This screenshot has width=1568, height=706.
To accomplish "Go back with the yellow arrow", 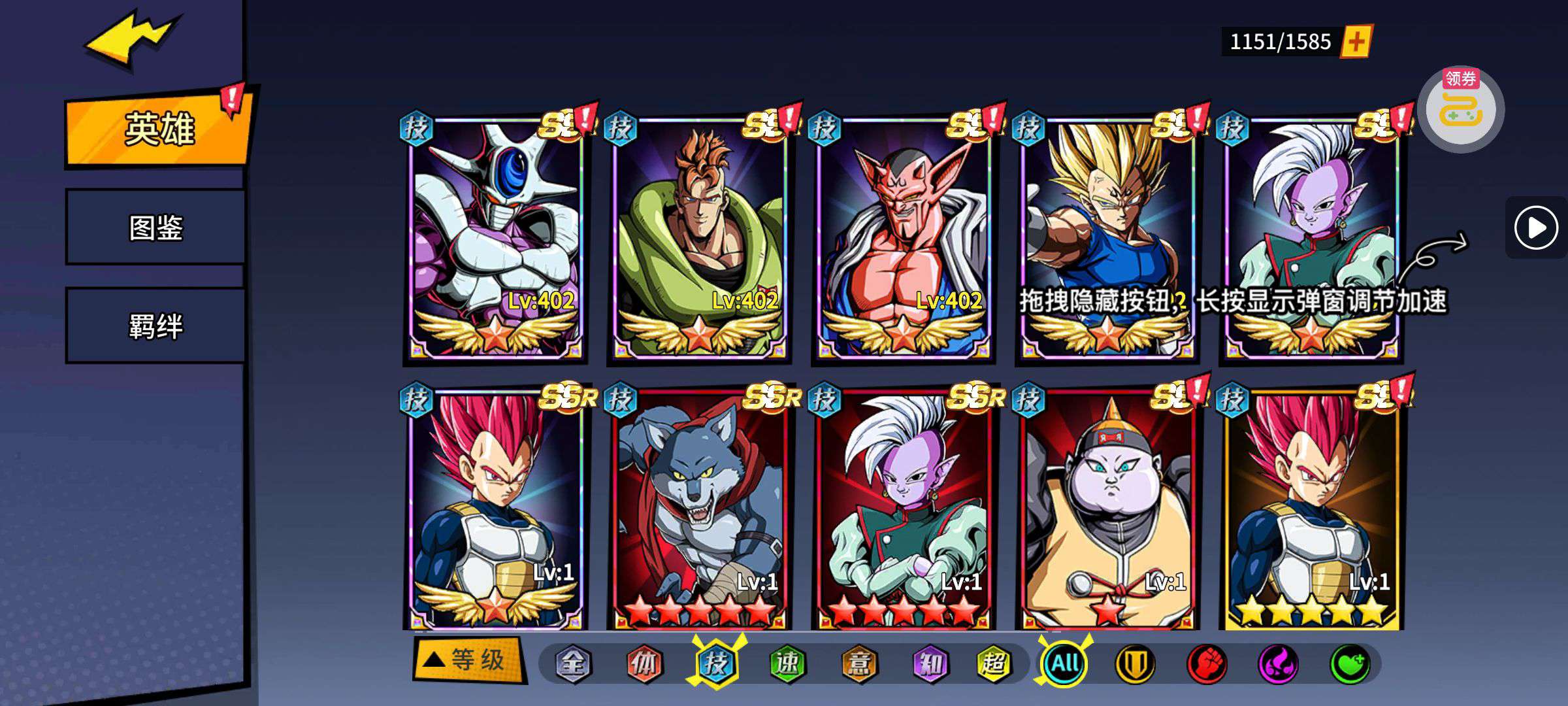I will pos(131,39).
